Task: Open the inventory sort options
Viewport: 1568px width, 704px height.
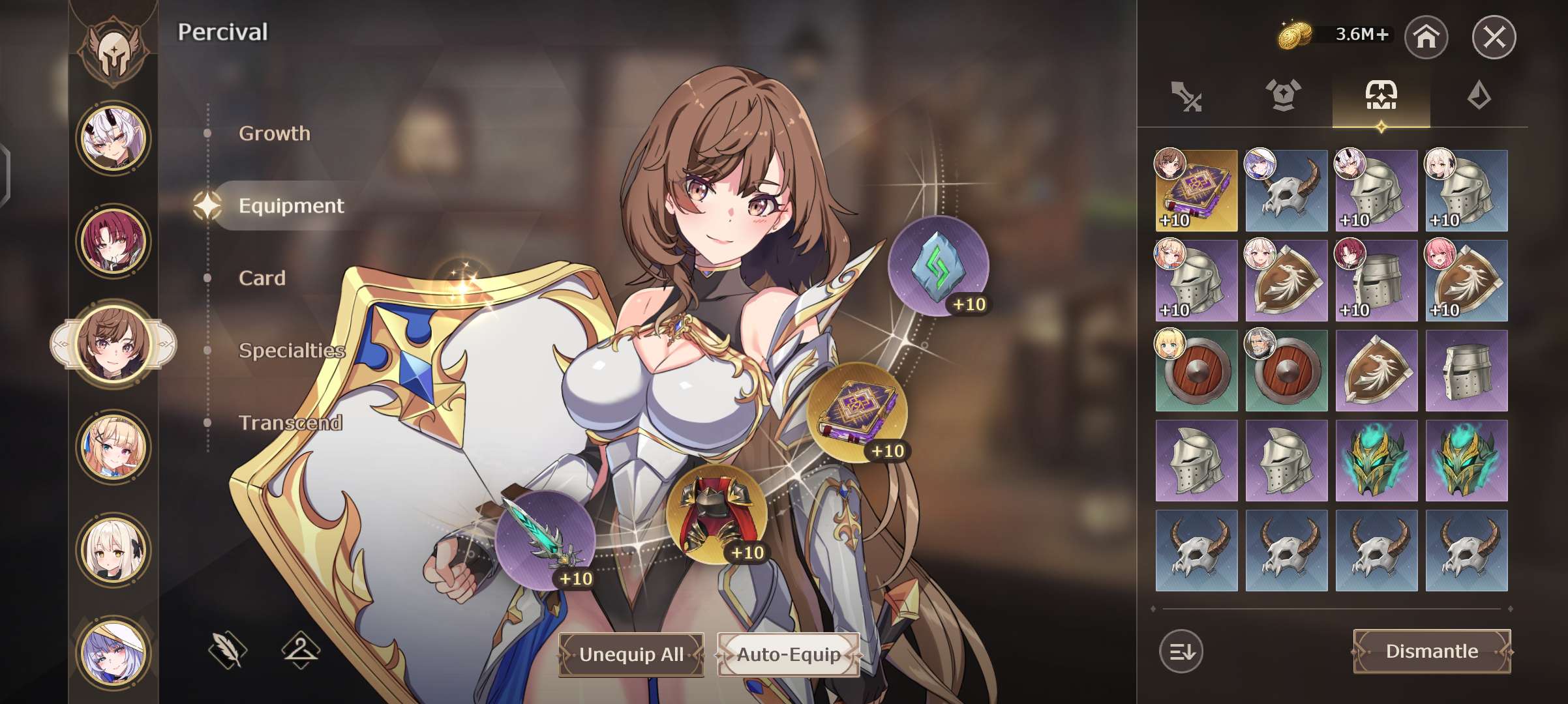Action: pos(1181,651)
